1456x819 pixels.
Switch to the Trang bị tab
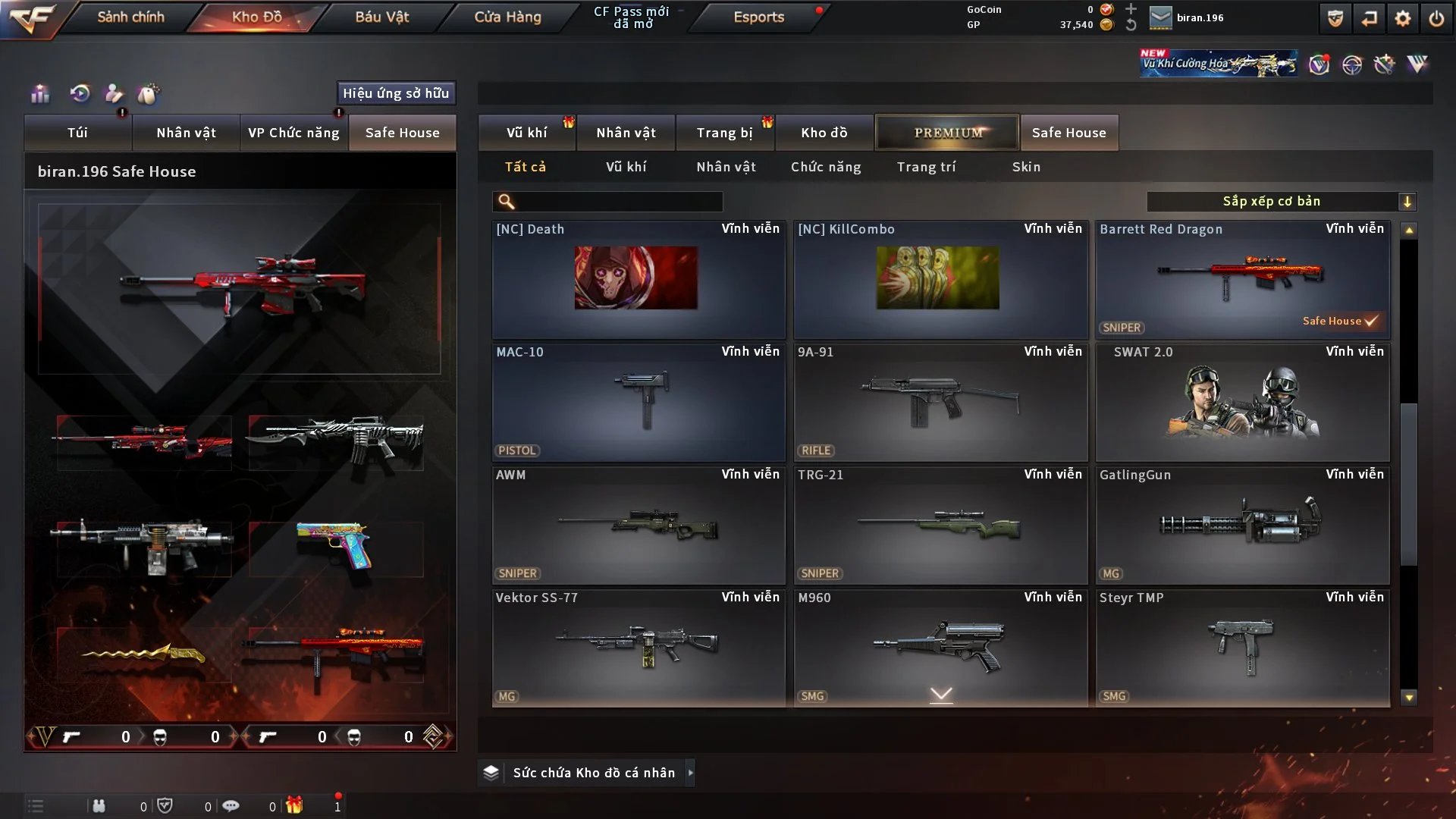tap(724, 133)
